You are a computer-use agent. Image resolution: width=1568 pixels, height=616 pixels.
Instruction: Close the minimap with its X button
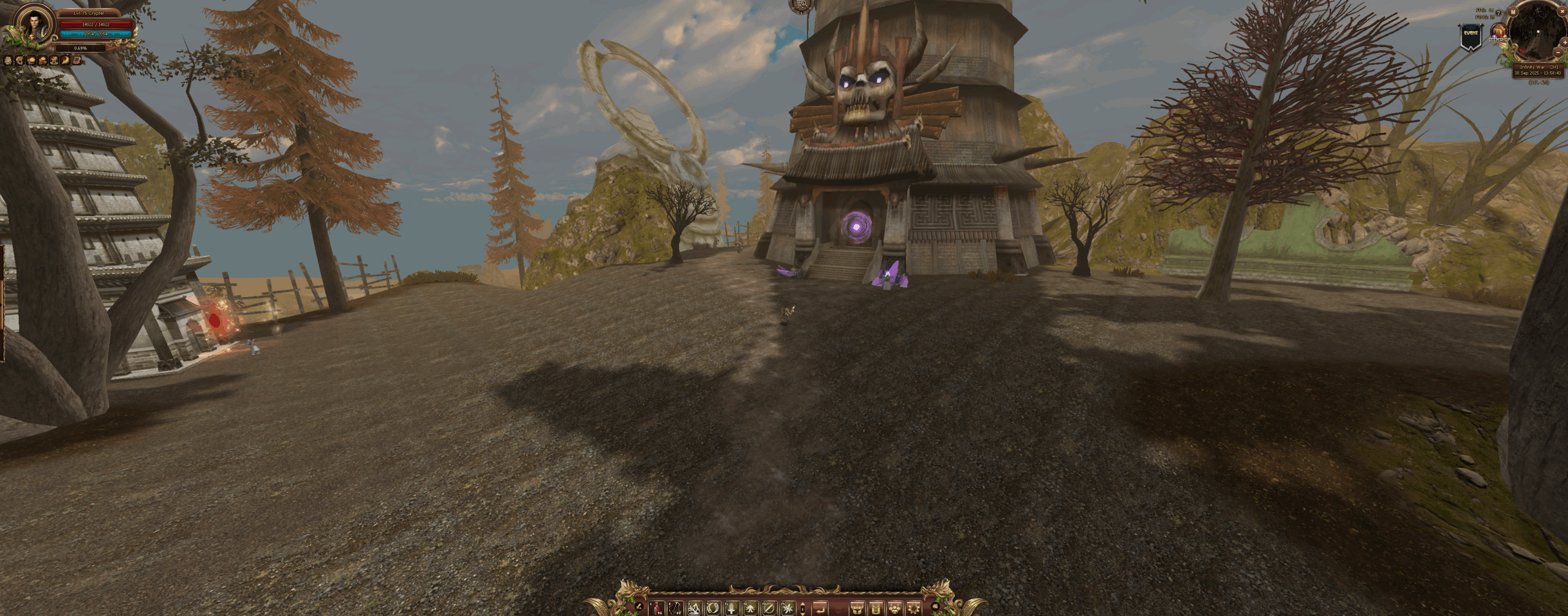click(1562, 11)
